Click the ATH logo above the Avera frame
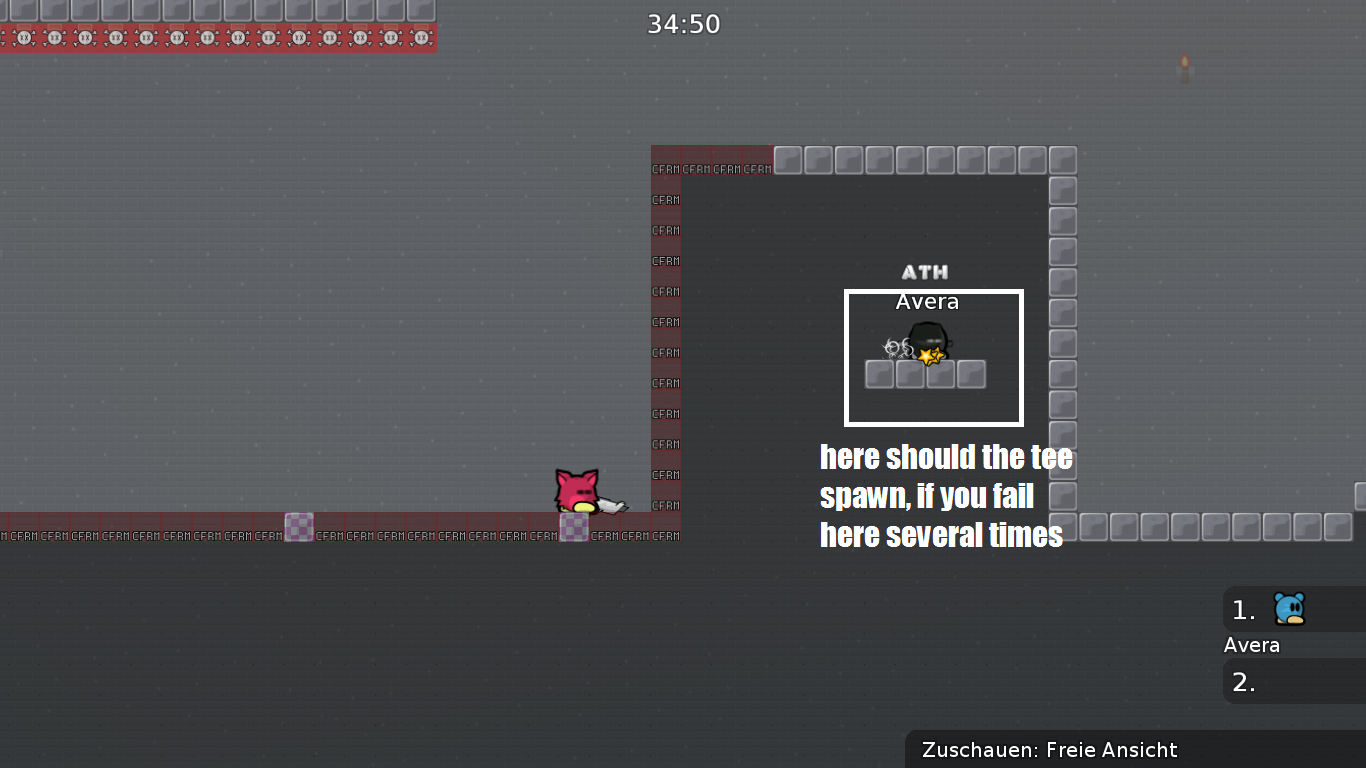Screen dimensions: 1366x768 pos(925,270)
